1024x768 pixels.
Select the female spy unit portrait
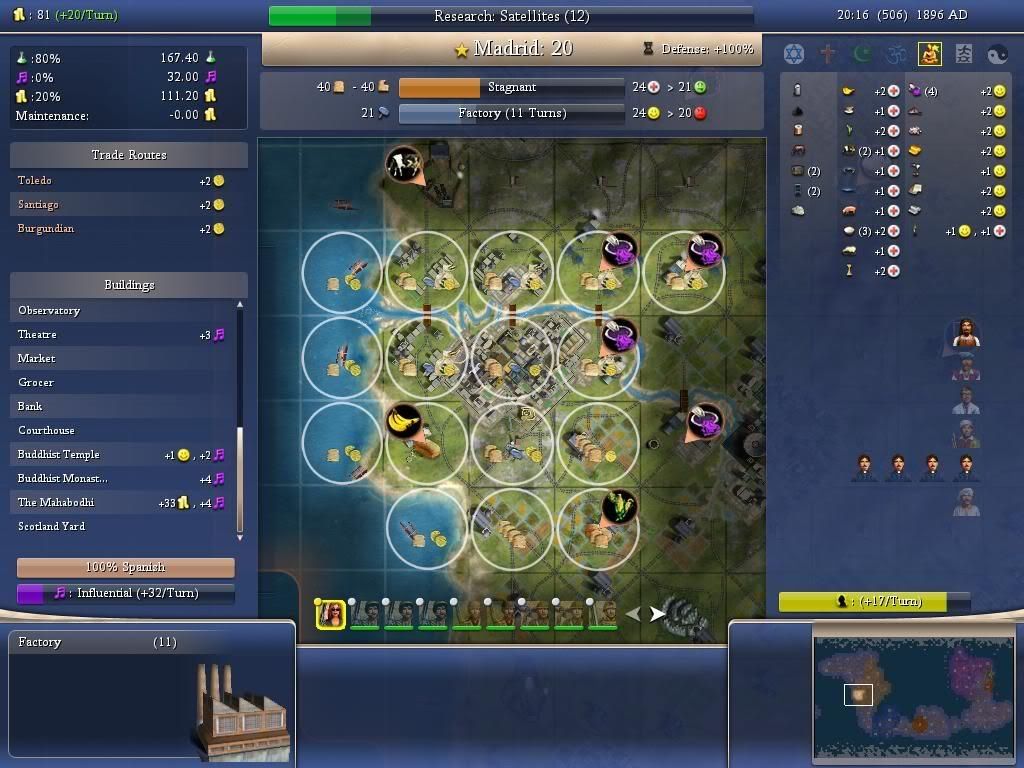[331, 615]
